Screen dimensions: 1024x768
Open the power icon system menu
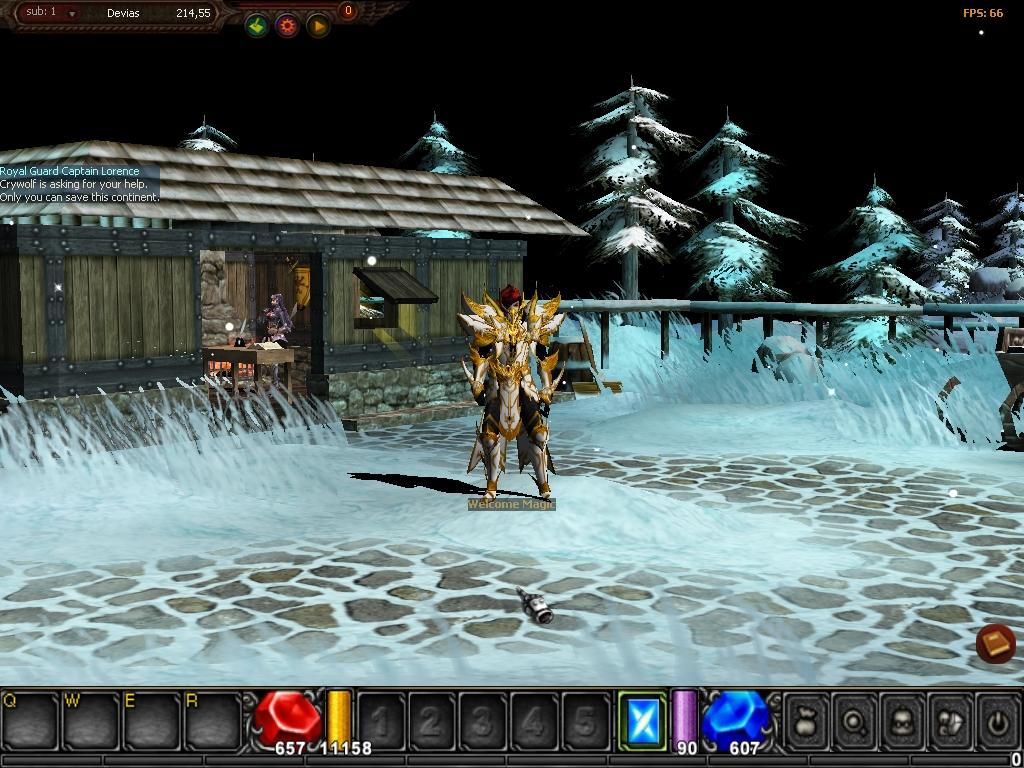click(x=997, y=720)
